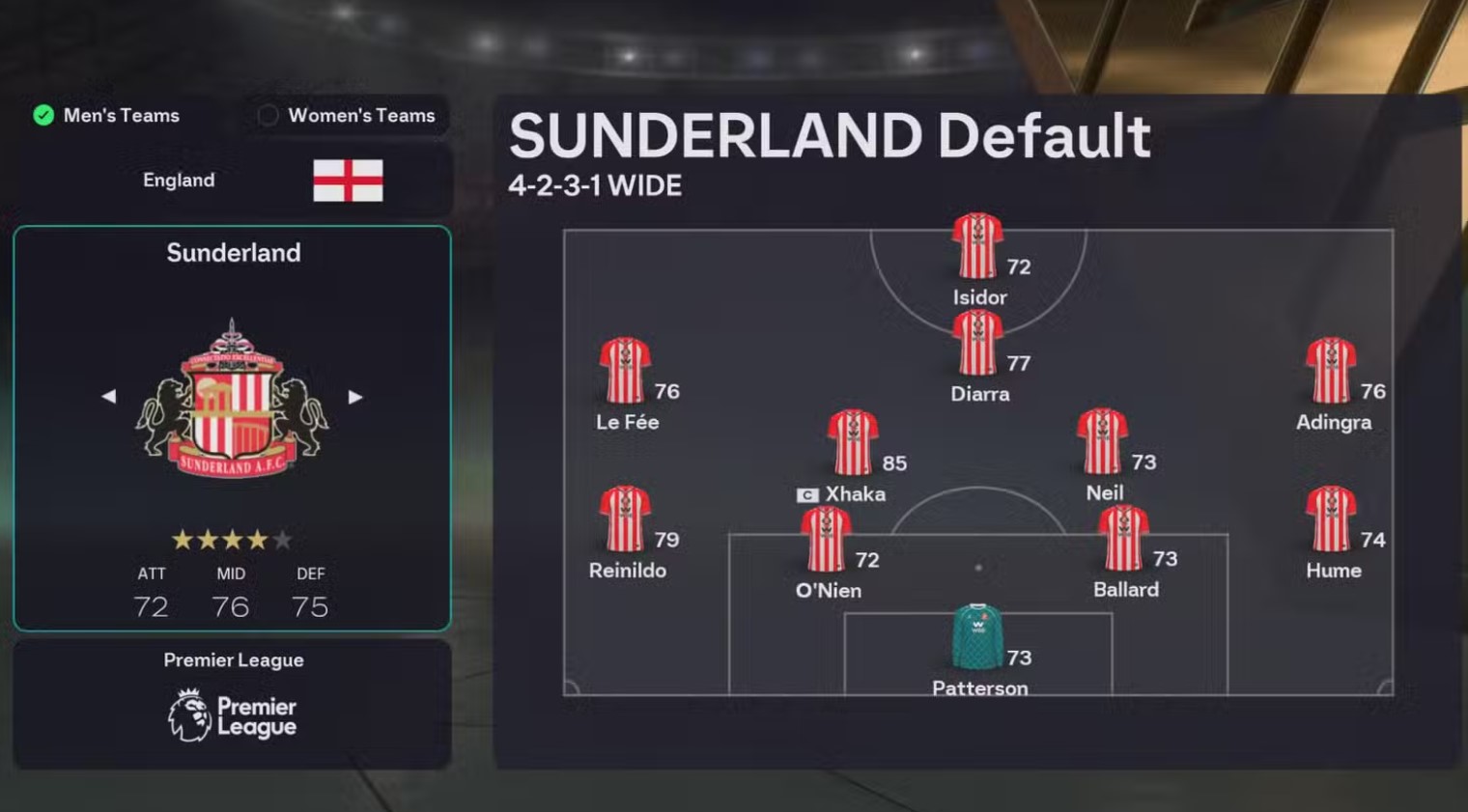Go to next team with right arrow

pos(355,397)
